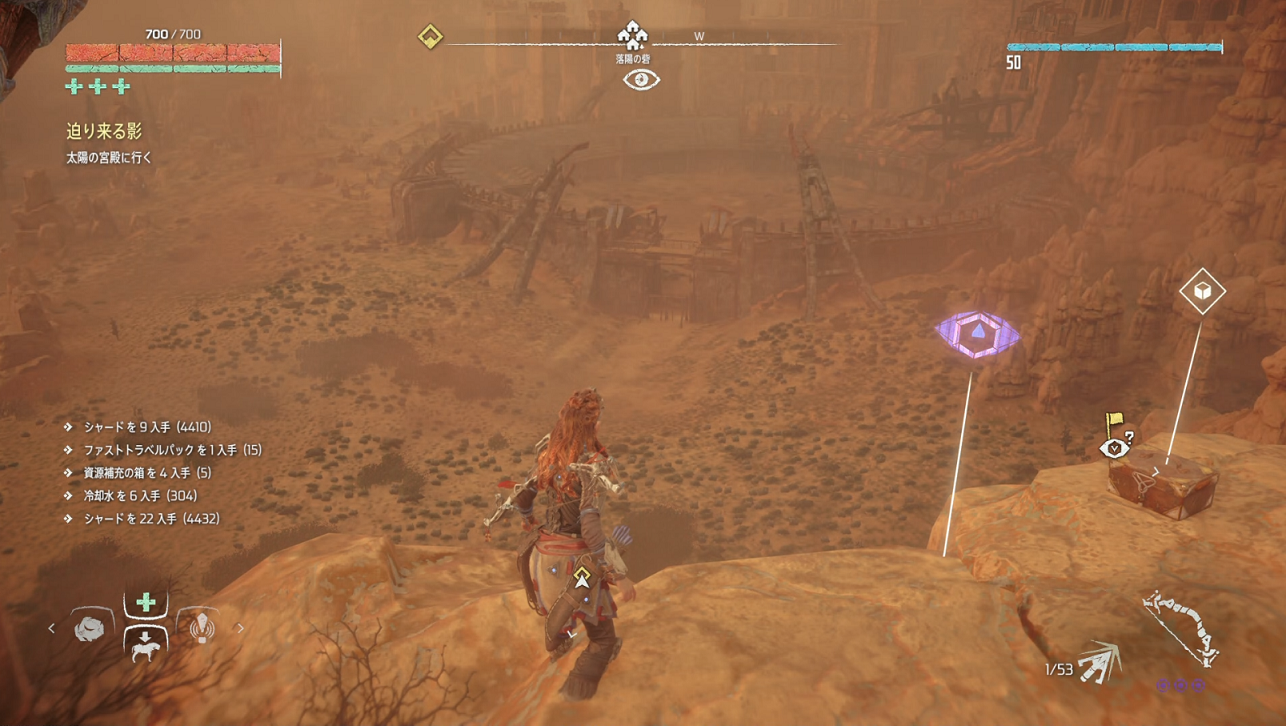Viewport: 1286px width, 726px height.
Task: Click the yellow quest marker near Aloy
Action: point(582,577)
